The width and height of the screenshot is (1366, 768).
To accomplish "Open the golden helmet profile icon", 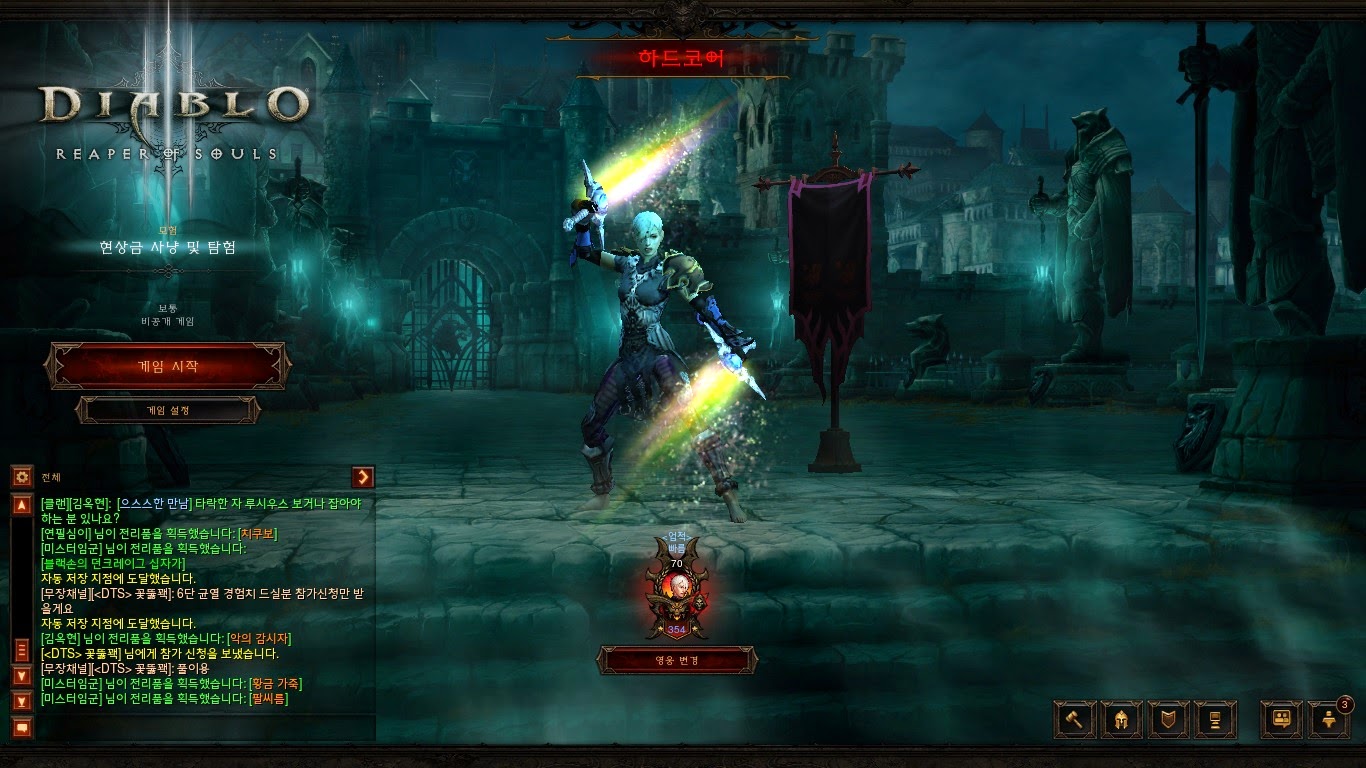I will pos(1122,719).
